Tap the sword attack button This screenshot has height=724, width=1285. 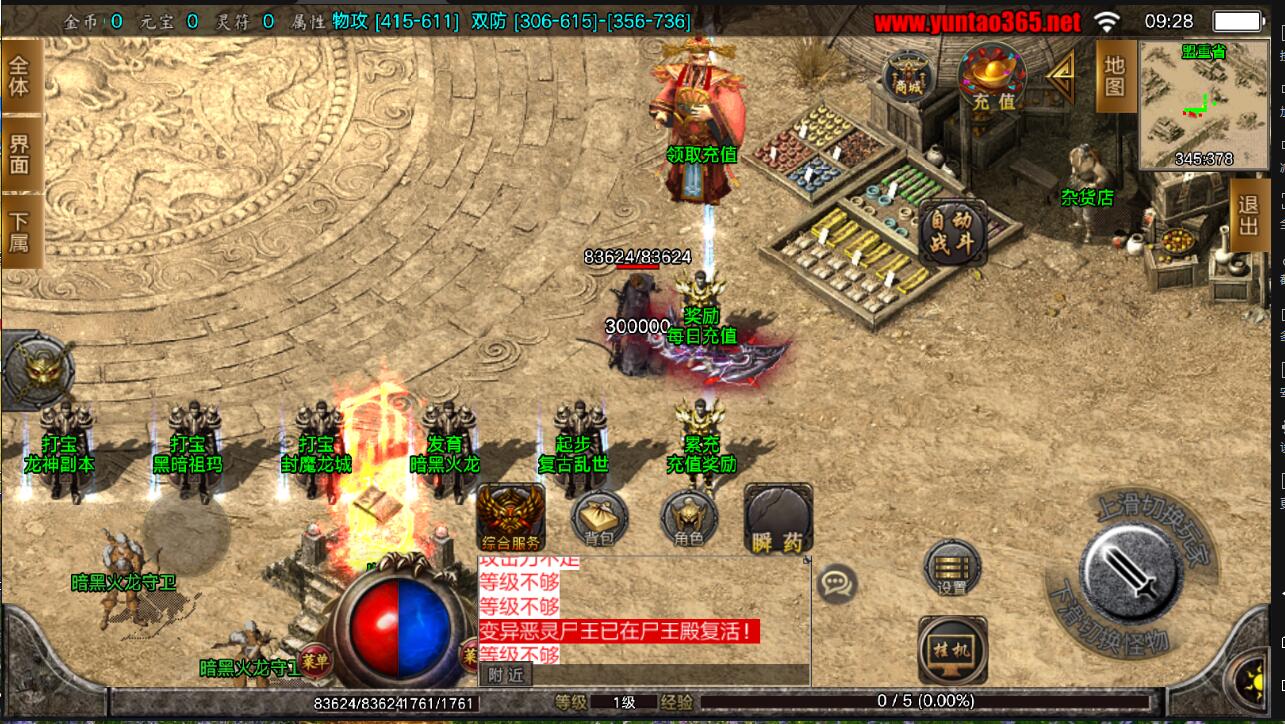1132,573
